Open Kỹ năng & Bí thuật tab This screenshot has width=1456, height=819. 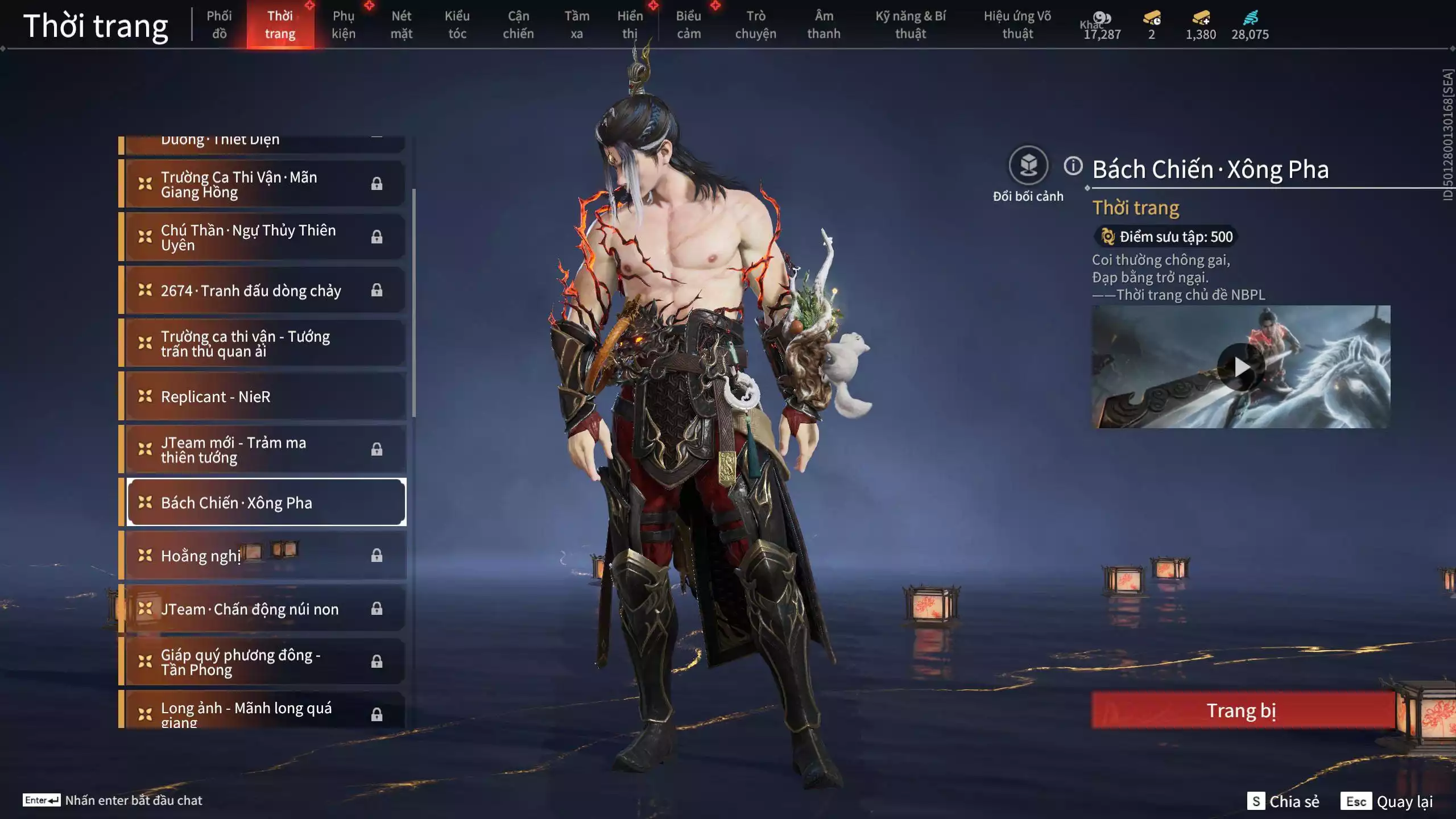coord(910,24)
